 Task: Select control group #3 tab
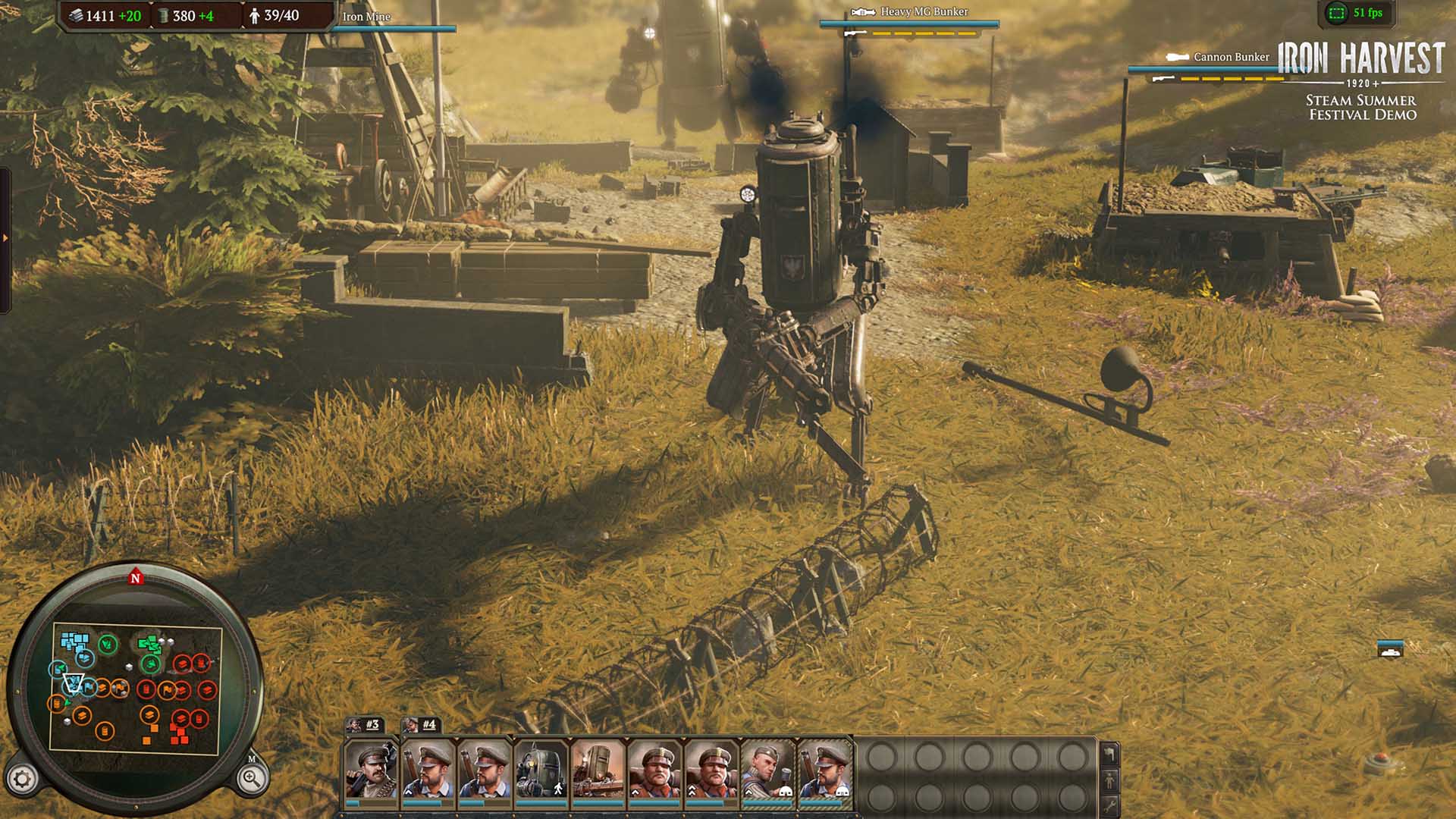tap(365, 725)
